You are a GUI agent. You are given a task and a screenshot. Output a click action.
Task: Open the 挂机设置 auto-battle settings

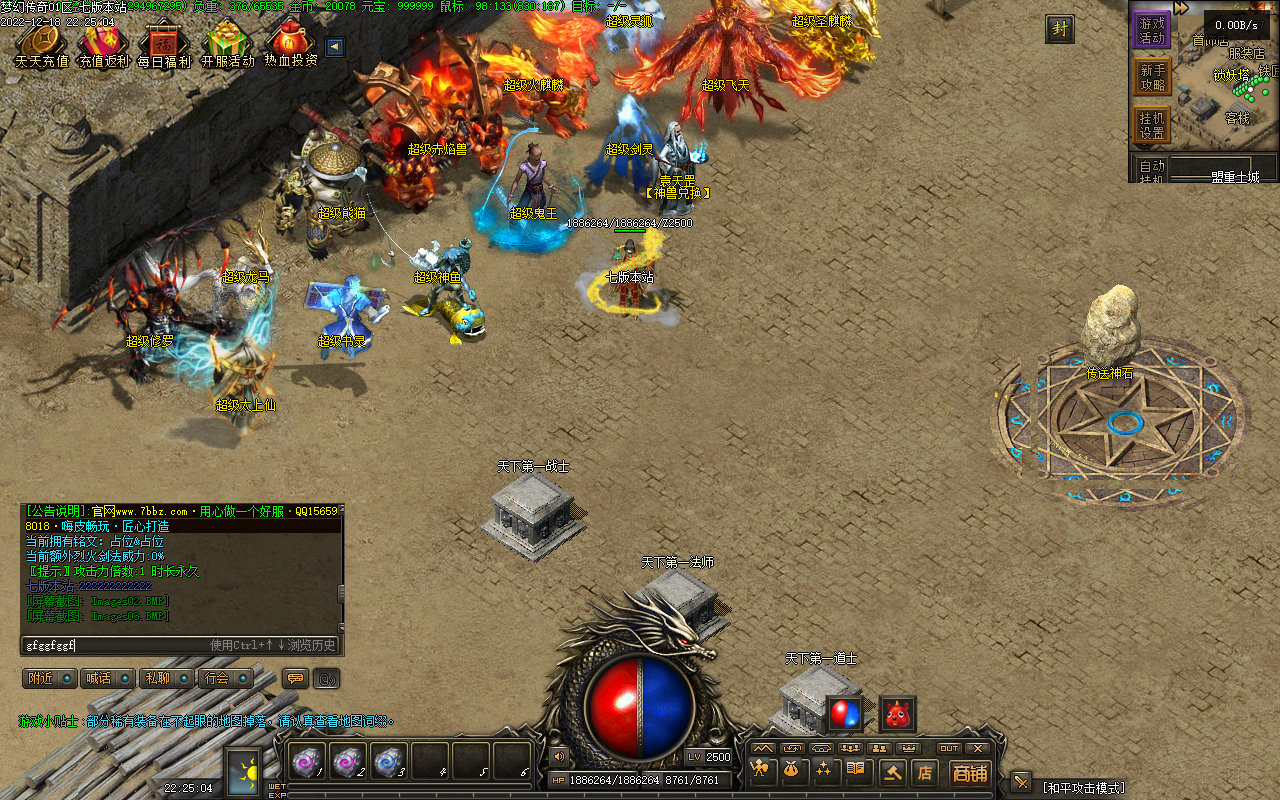point(1152,125)
